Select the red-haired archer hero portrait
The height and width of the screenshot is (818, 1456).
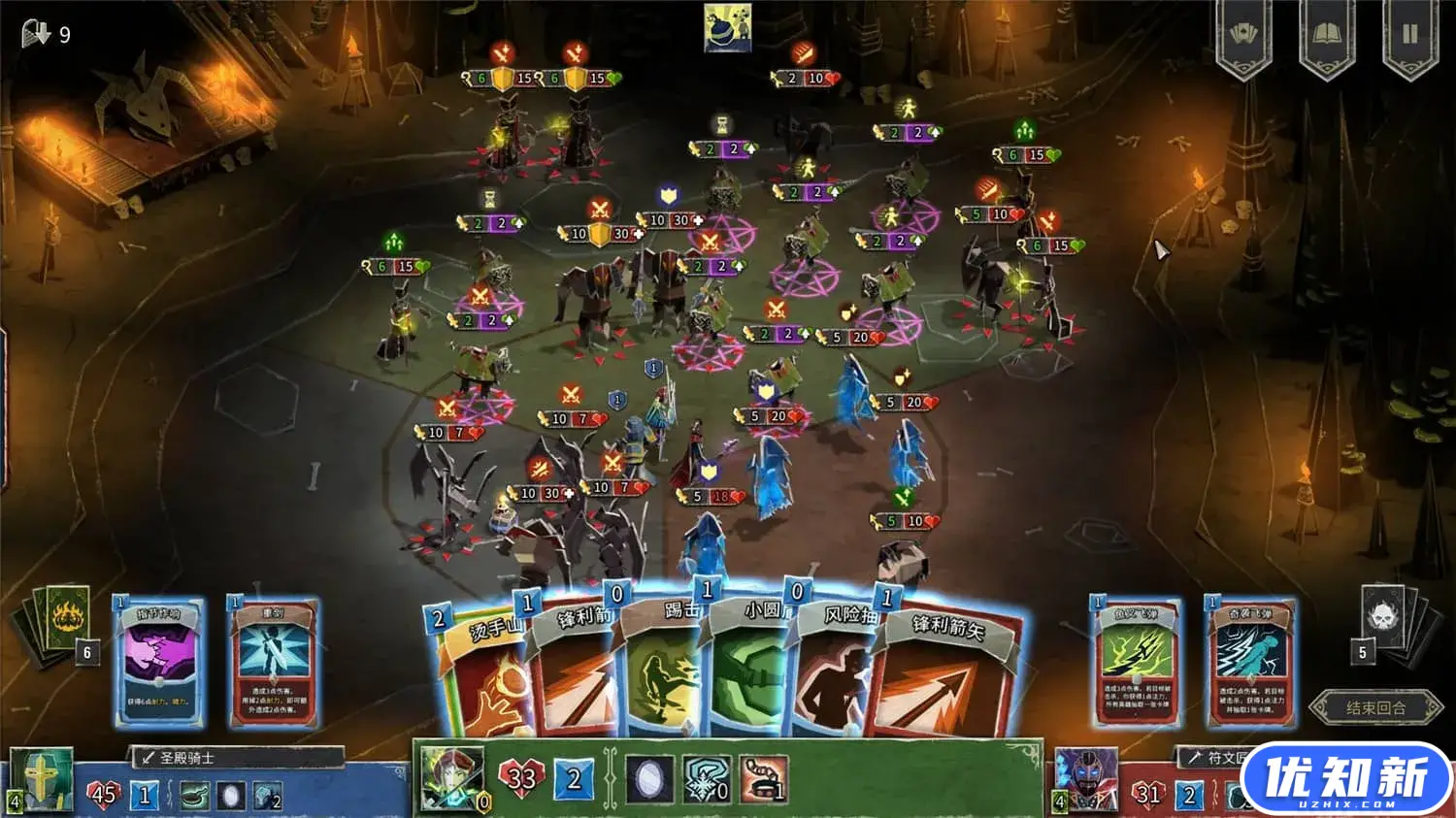point(450,777)
